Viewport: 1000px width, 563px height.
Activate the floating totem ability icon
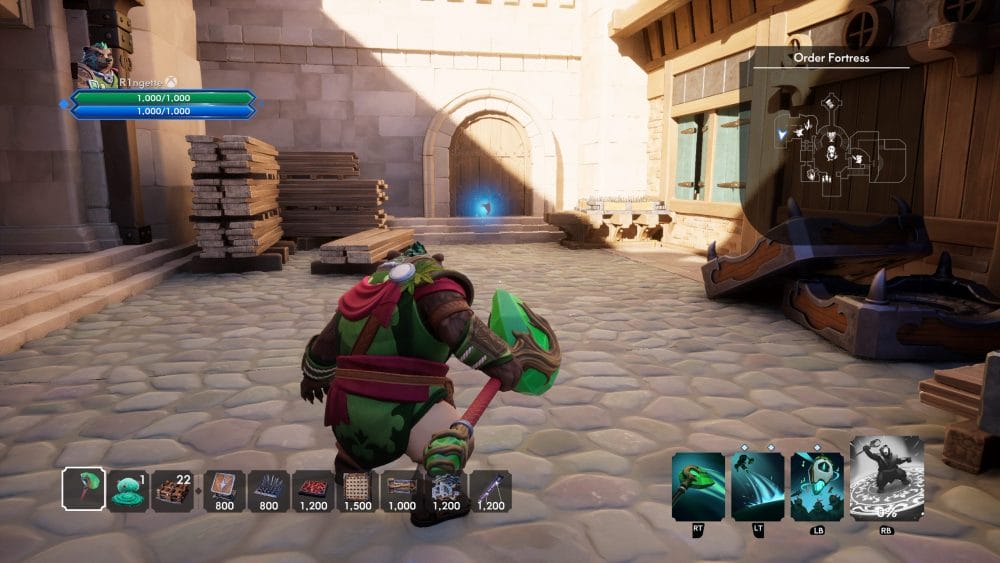(x=817, y=486)
